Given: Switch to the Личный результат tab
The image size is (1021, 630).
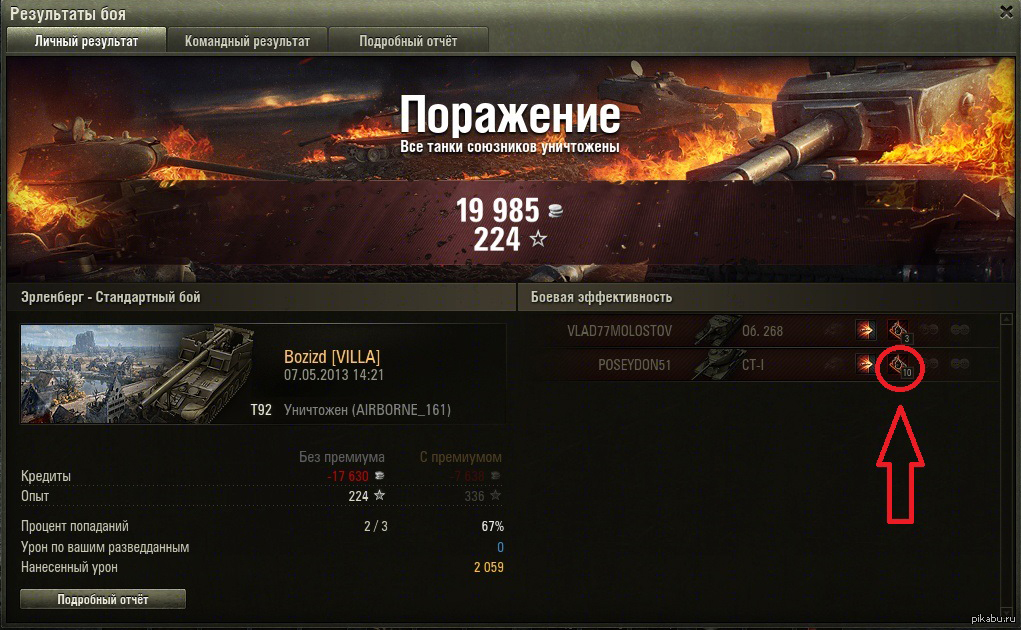Looking at the screenshot, I should click(86, 41).
